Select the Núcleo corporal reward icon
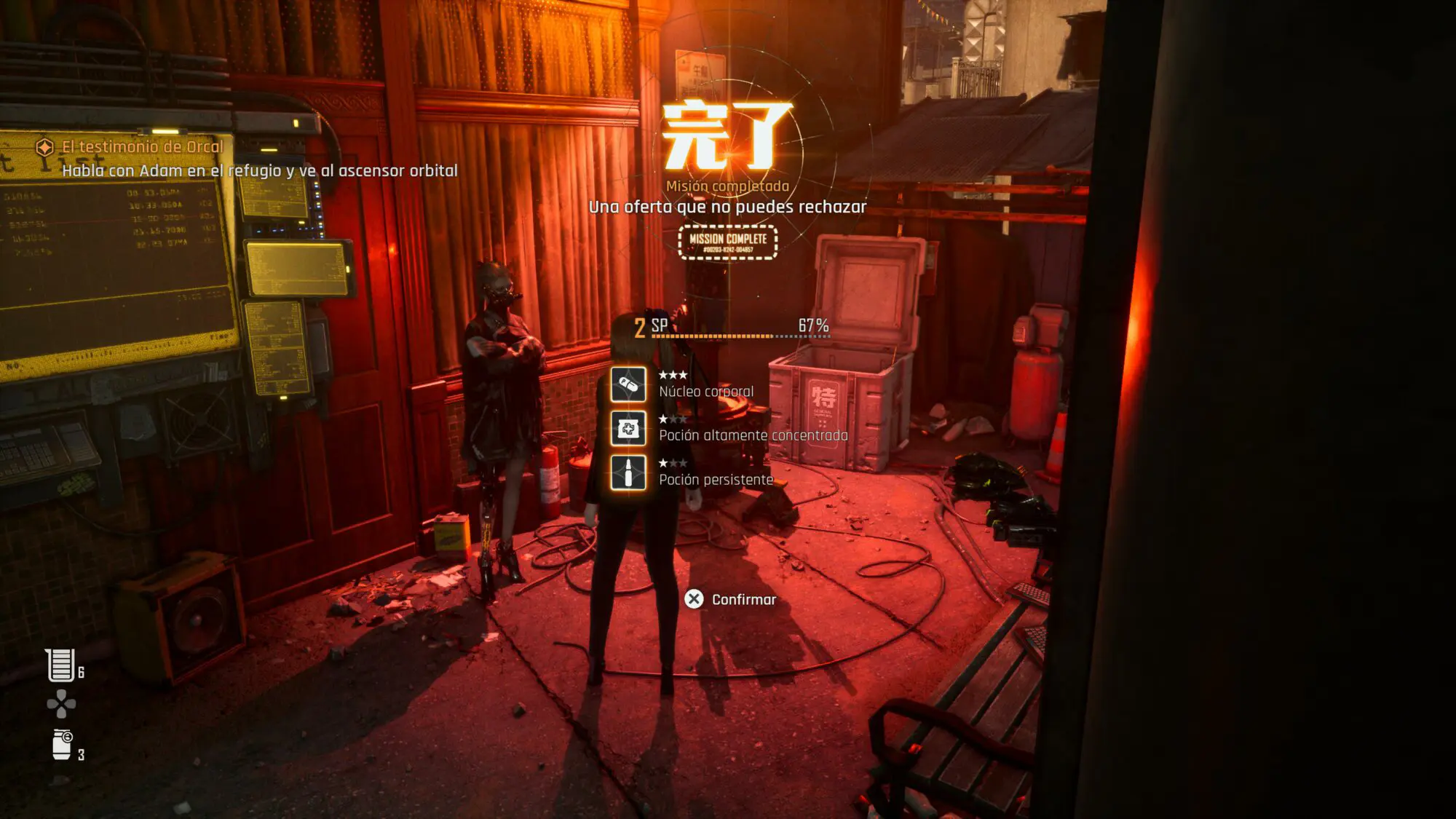The height and width of the screenshot is (819, 1456). tap(628, 384)
